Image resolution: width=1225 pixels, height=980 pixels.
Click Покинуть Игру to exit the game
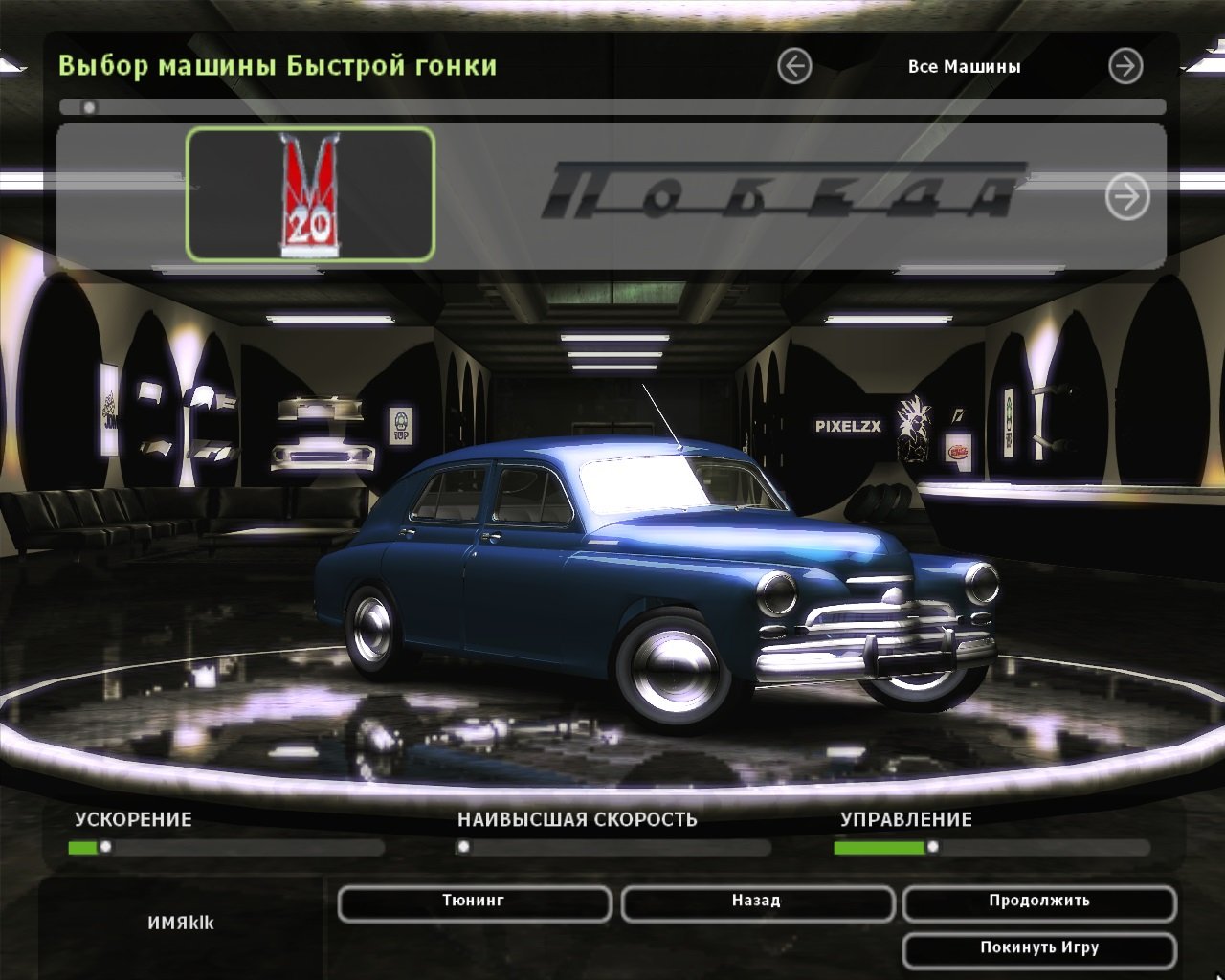point(1040,947)
